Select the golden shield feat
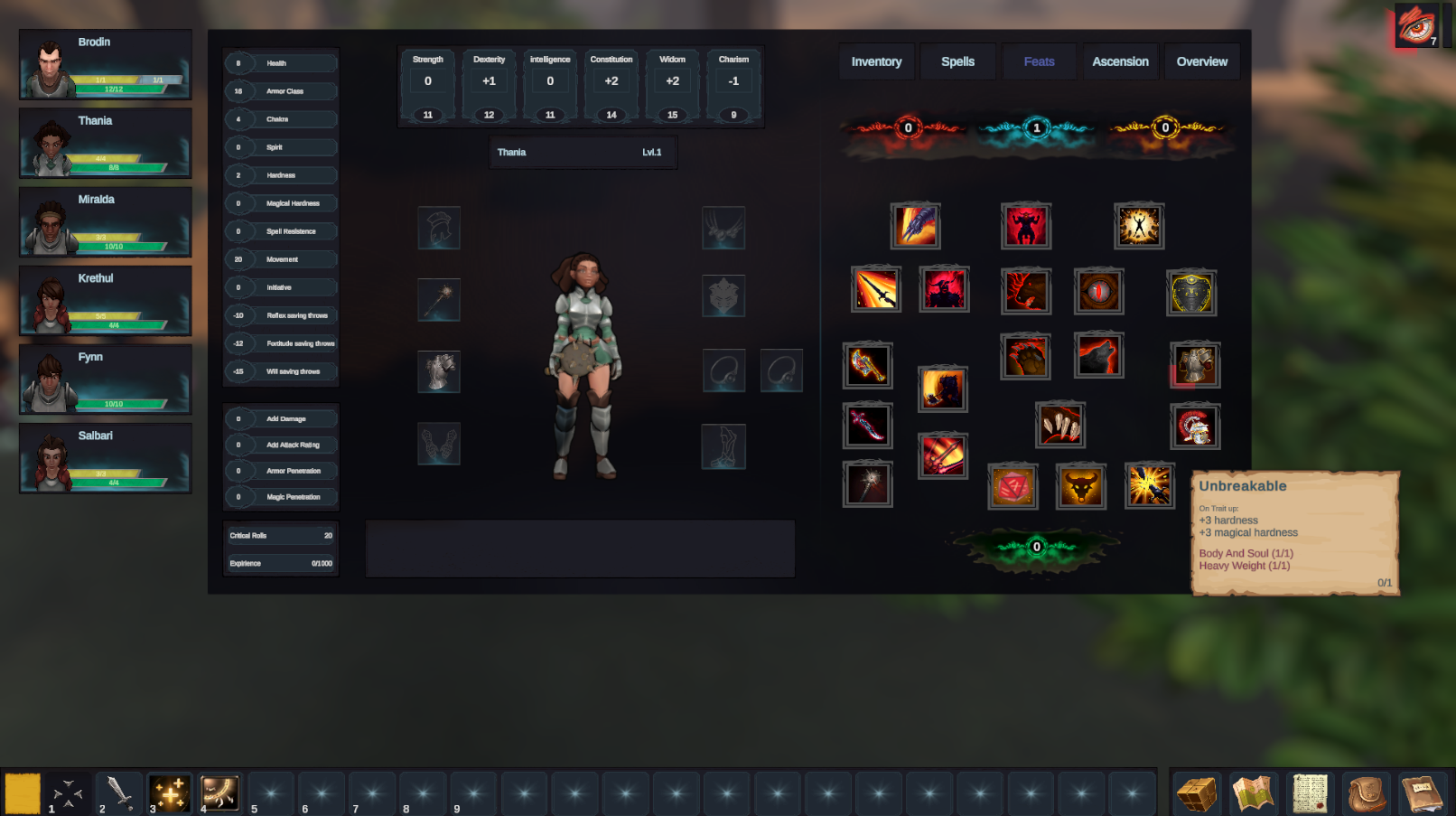This screenshot has width=1456, height=816. point(1192,291)
